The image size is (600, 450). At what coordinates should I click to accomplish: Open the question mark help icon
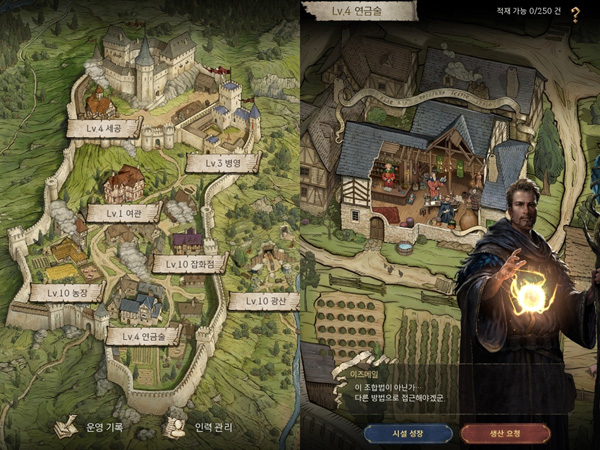(x=575, y=12)
